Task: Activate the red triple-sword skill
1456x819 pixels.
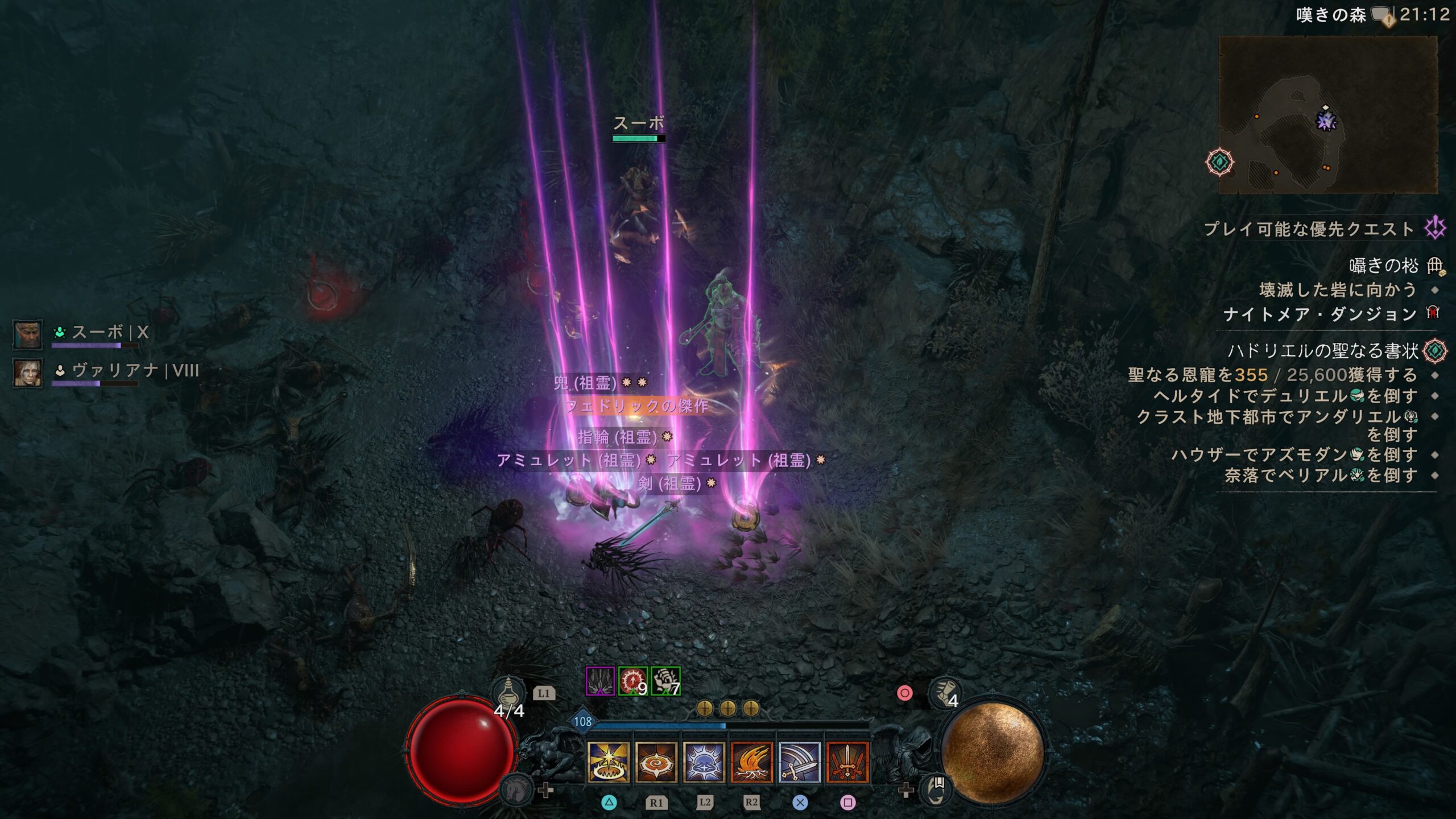Action: (x=847, y=762)
